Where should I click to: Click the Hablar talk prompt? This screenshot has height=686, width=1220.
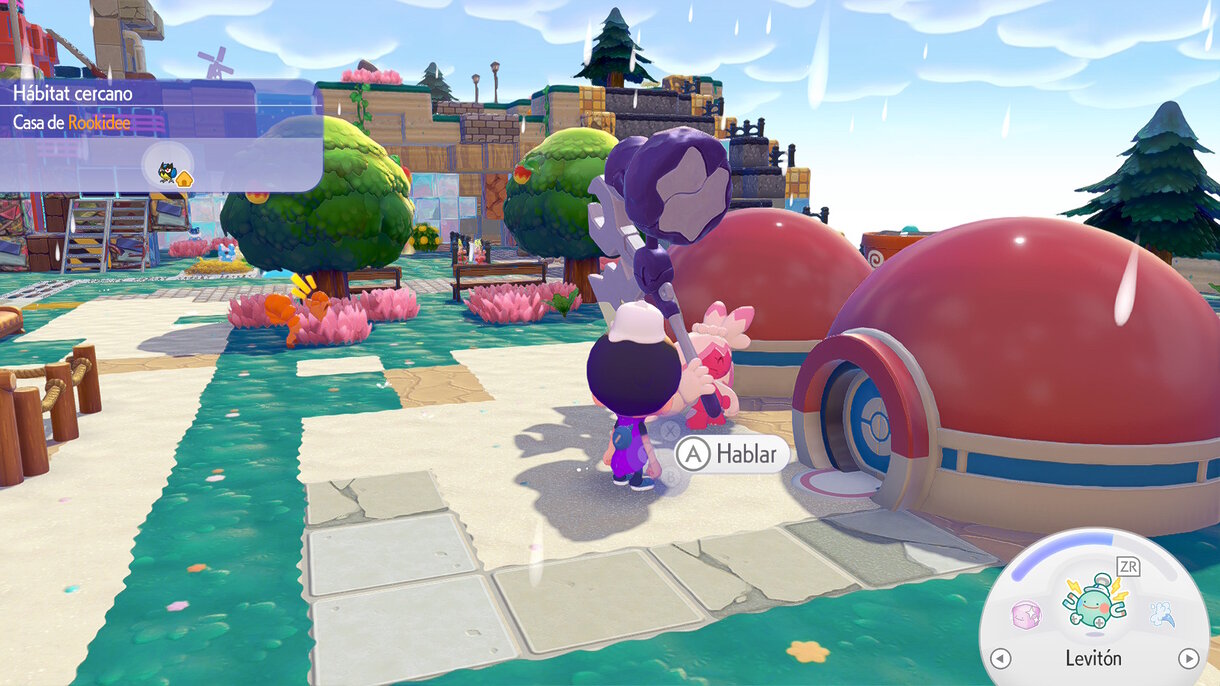[731, 454]
